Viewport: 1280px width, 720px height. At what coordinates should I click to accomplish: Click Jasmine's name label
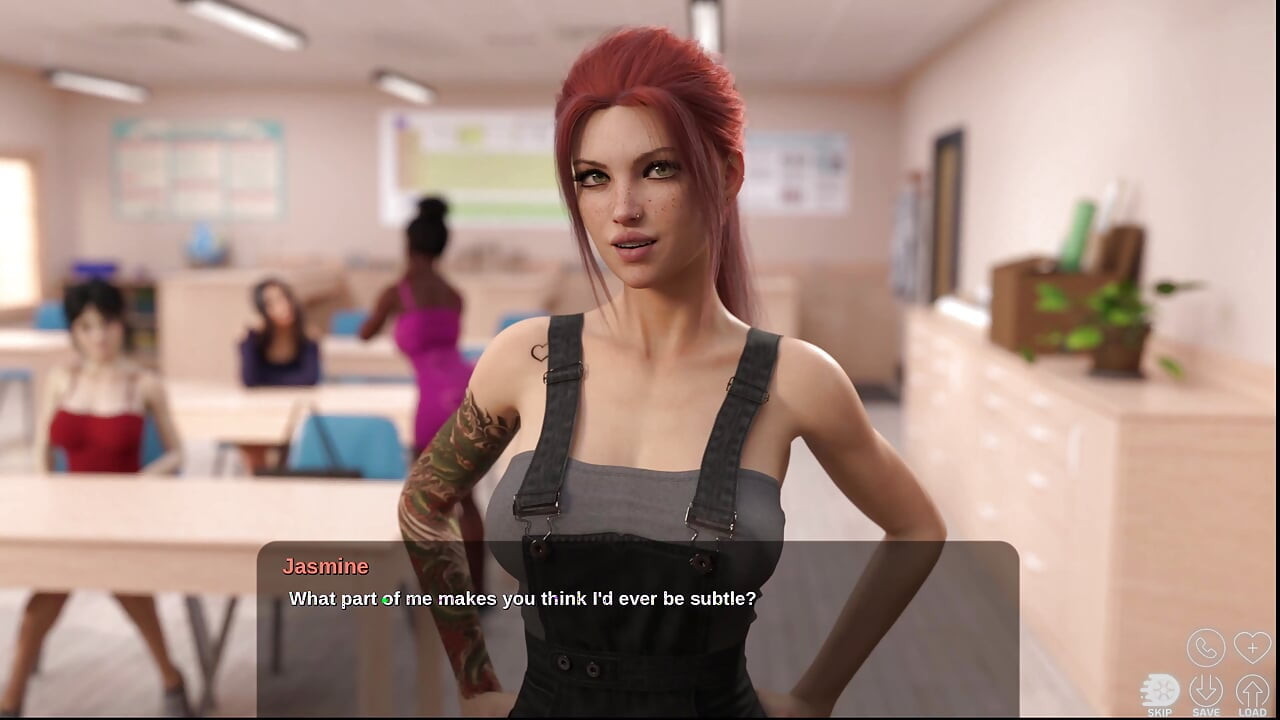tap(325, 566)
